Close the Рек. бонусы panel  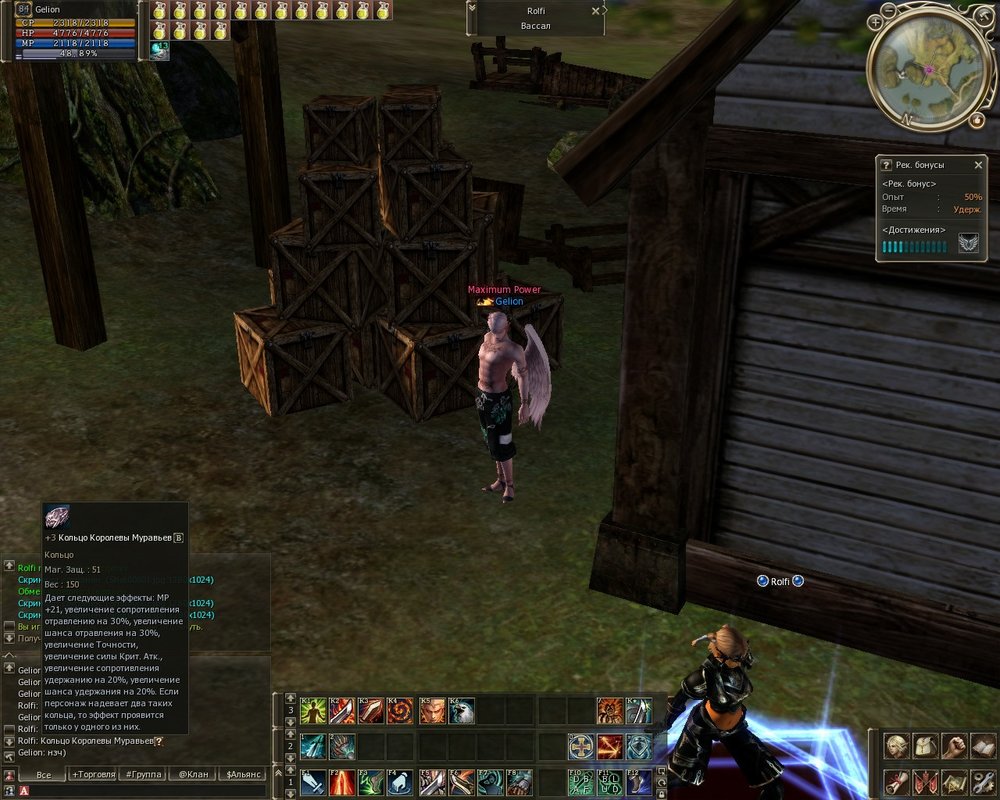[978, 165]
